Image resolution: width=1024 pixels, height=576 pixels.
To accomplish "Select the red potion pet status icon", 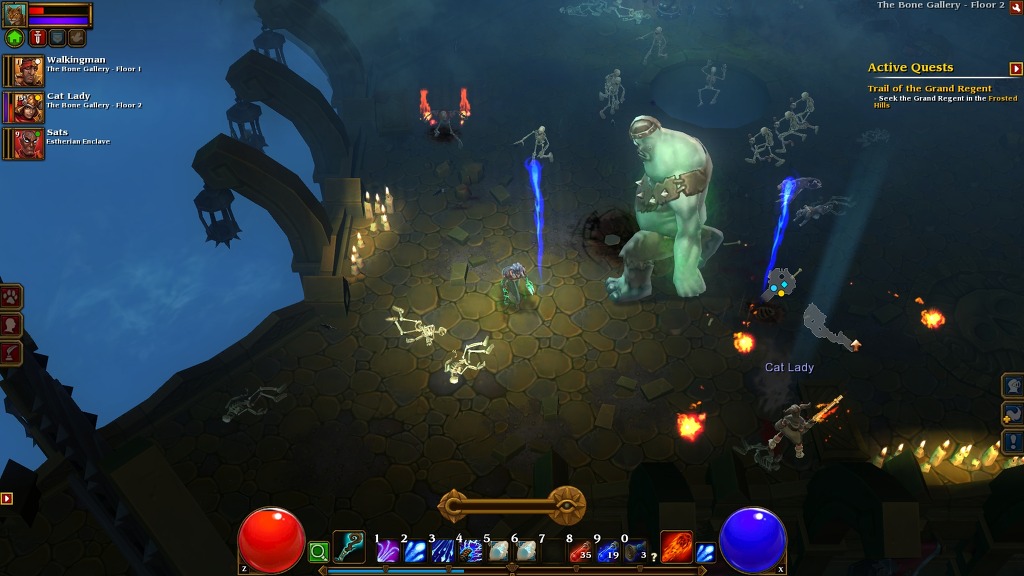I will 37,38.
